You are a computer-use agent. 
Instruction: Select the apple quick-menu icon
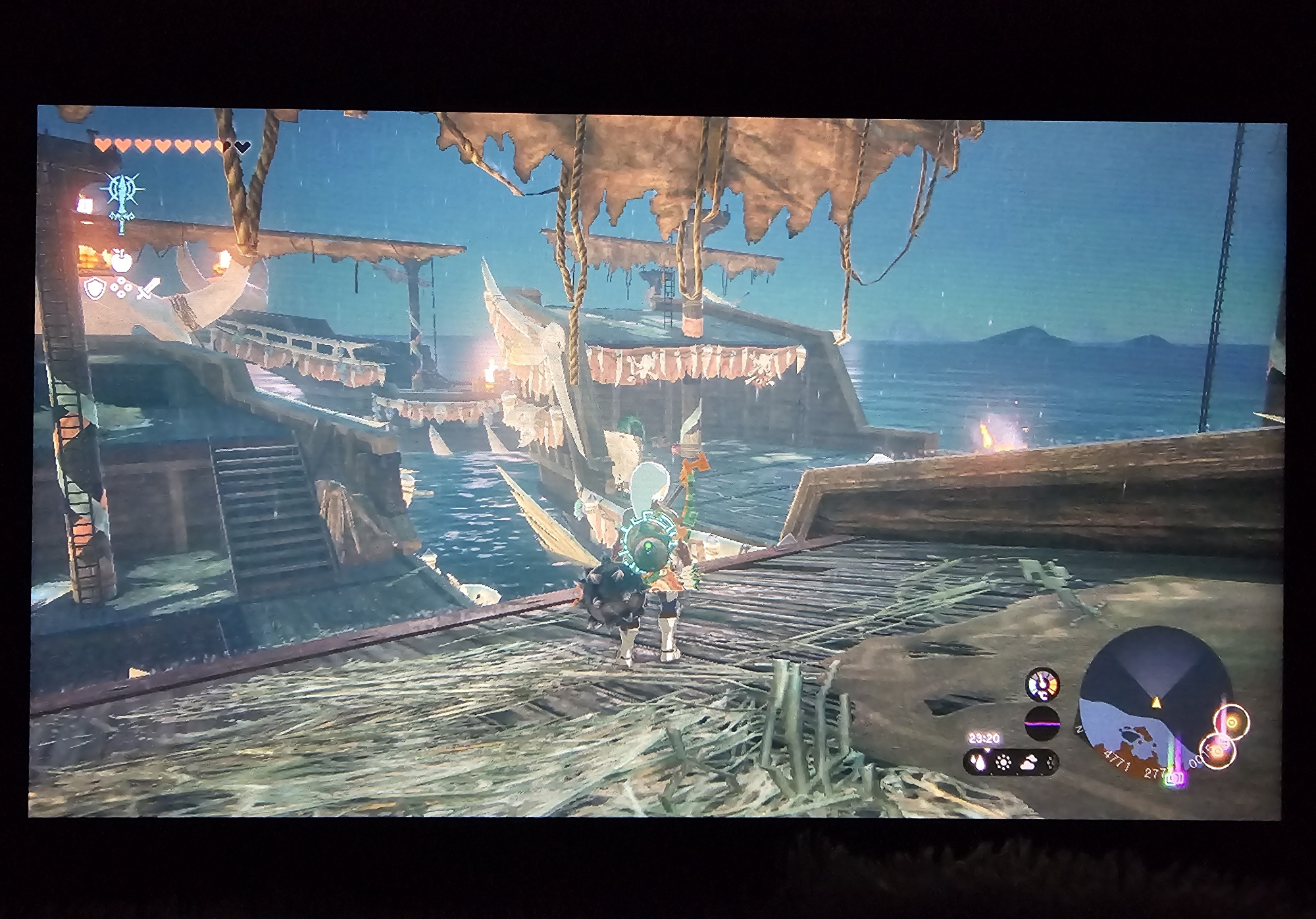coord(121,261)
